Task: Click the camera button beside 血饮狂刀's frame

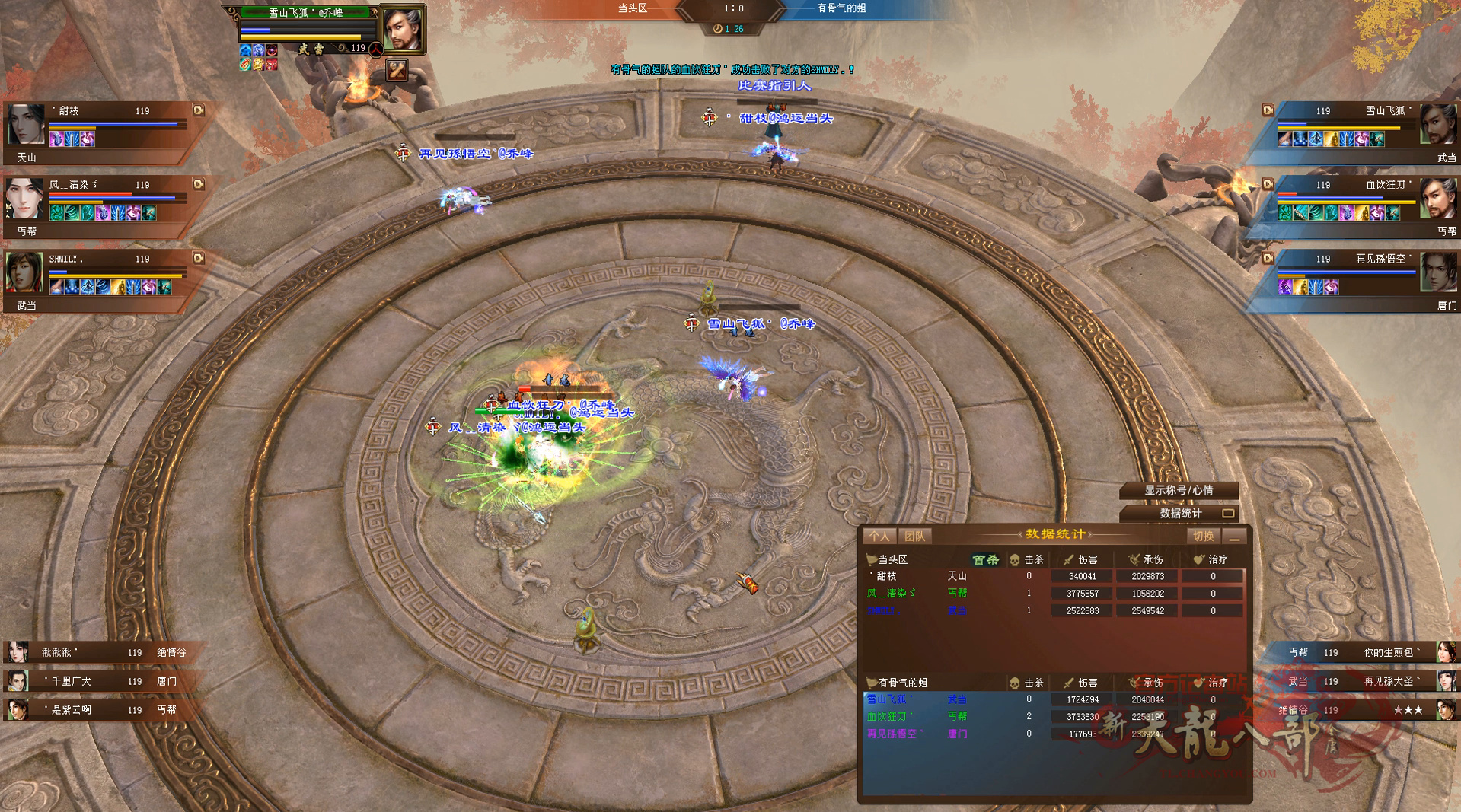Action: [x=1268, y=184]
